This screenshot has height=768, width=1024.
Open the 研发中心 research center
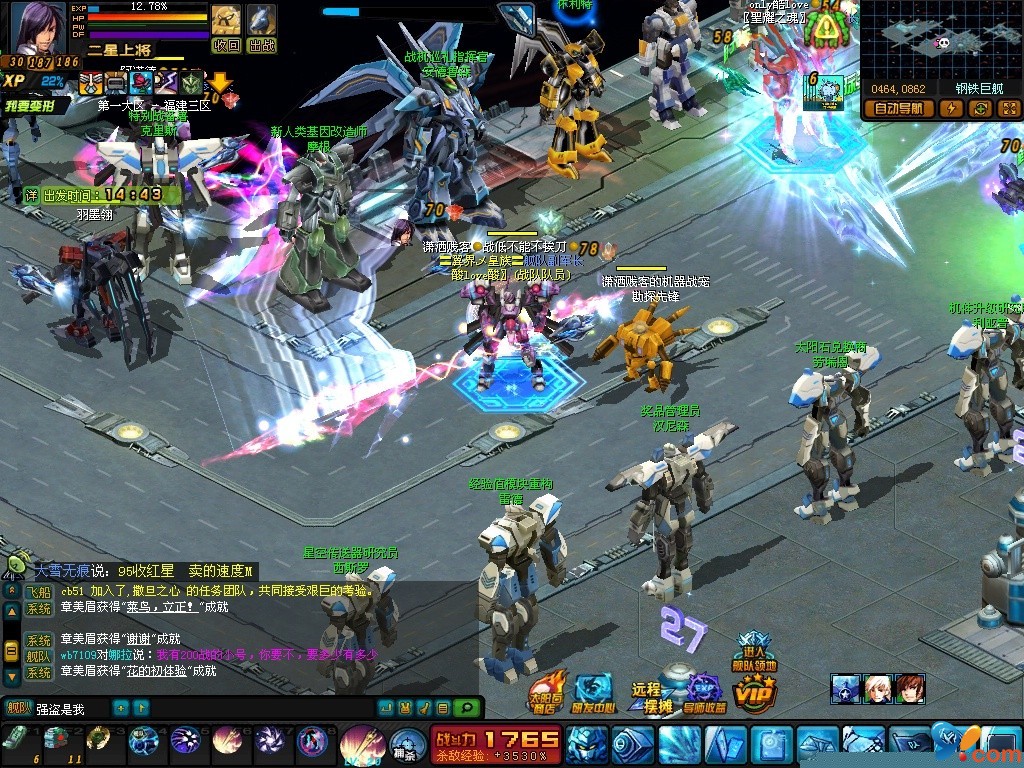pos(594,692)
